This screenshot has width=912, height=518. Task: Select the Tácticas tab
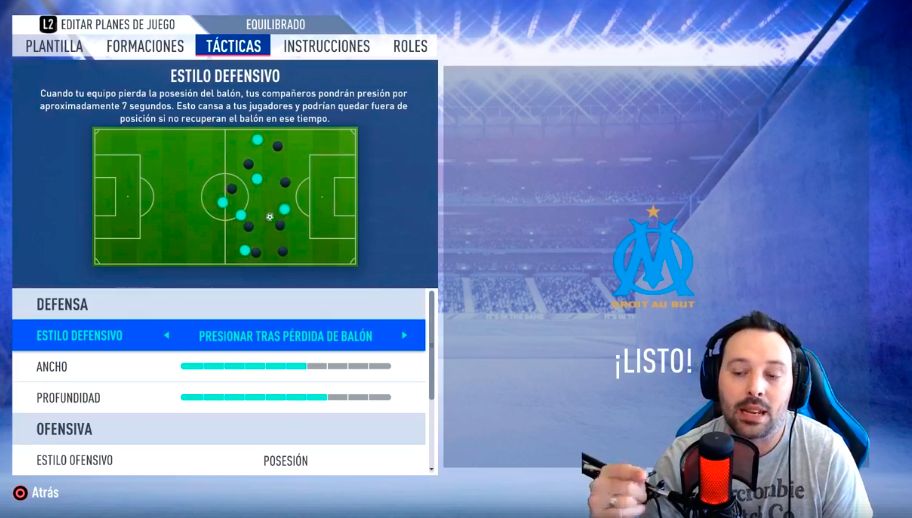pos(233,46)
